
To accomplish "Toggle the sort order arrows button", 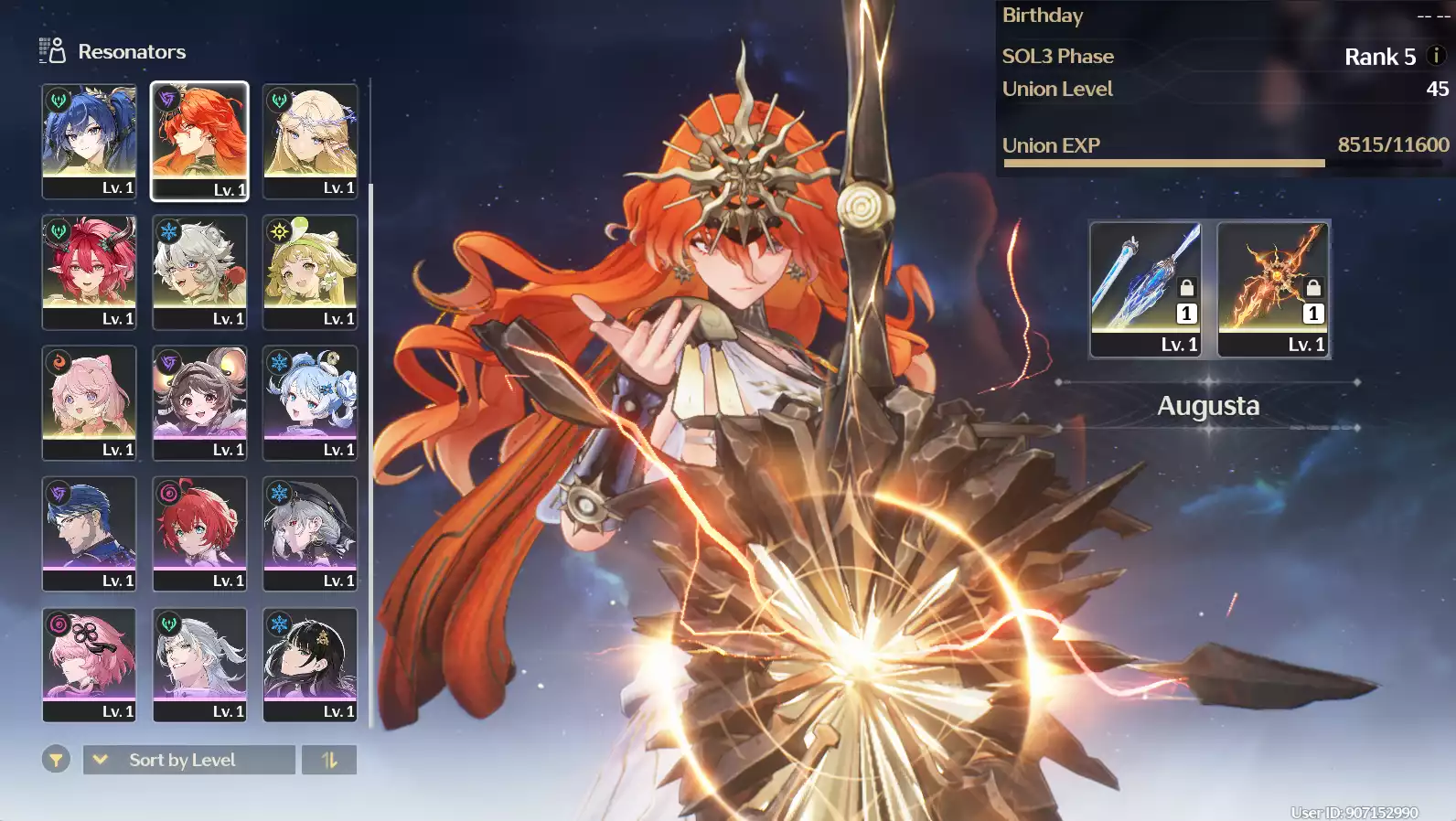I will (329, 760).
